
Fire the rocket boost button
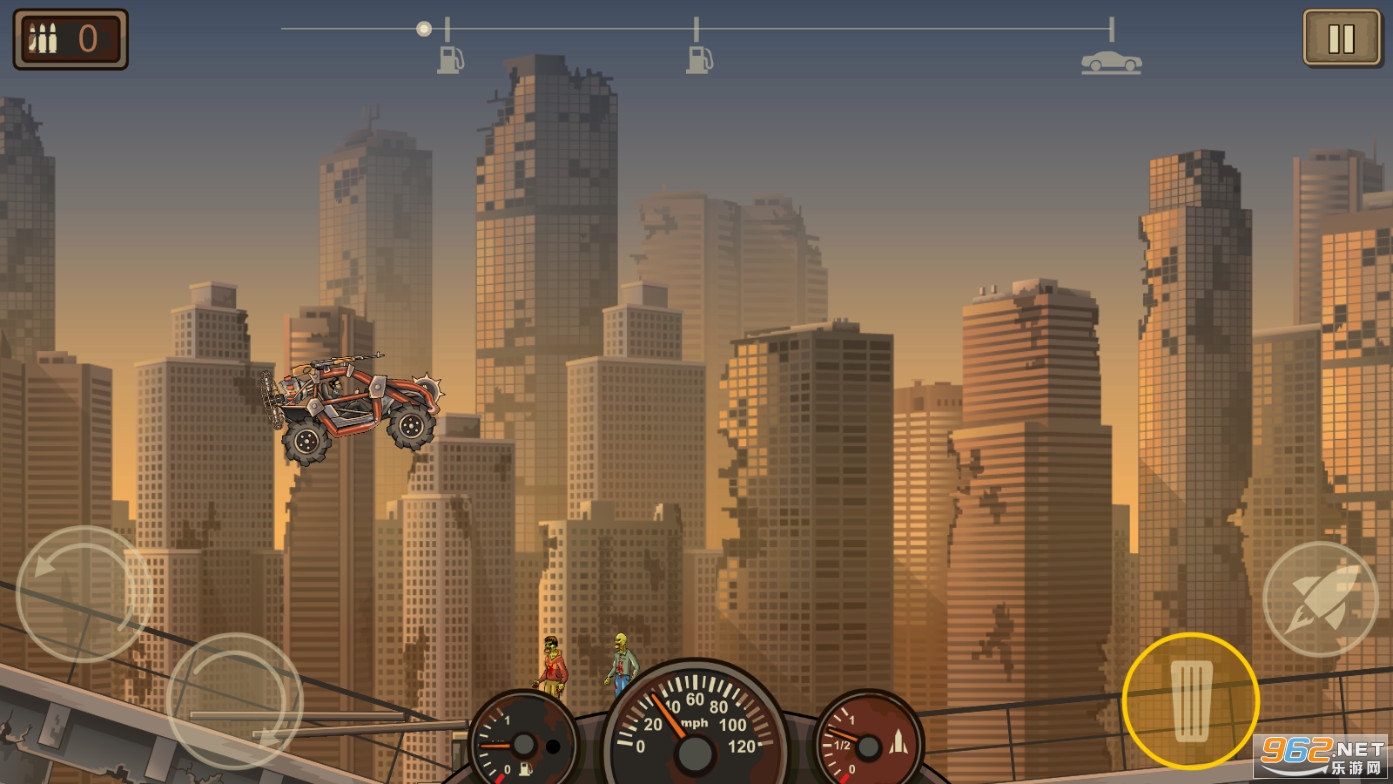pos(1320,599)
